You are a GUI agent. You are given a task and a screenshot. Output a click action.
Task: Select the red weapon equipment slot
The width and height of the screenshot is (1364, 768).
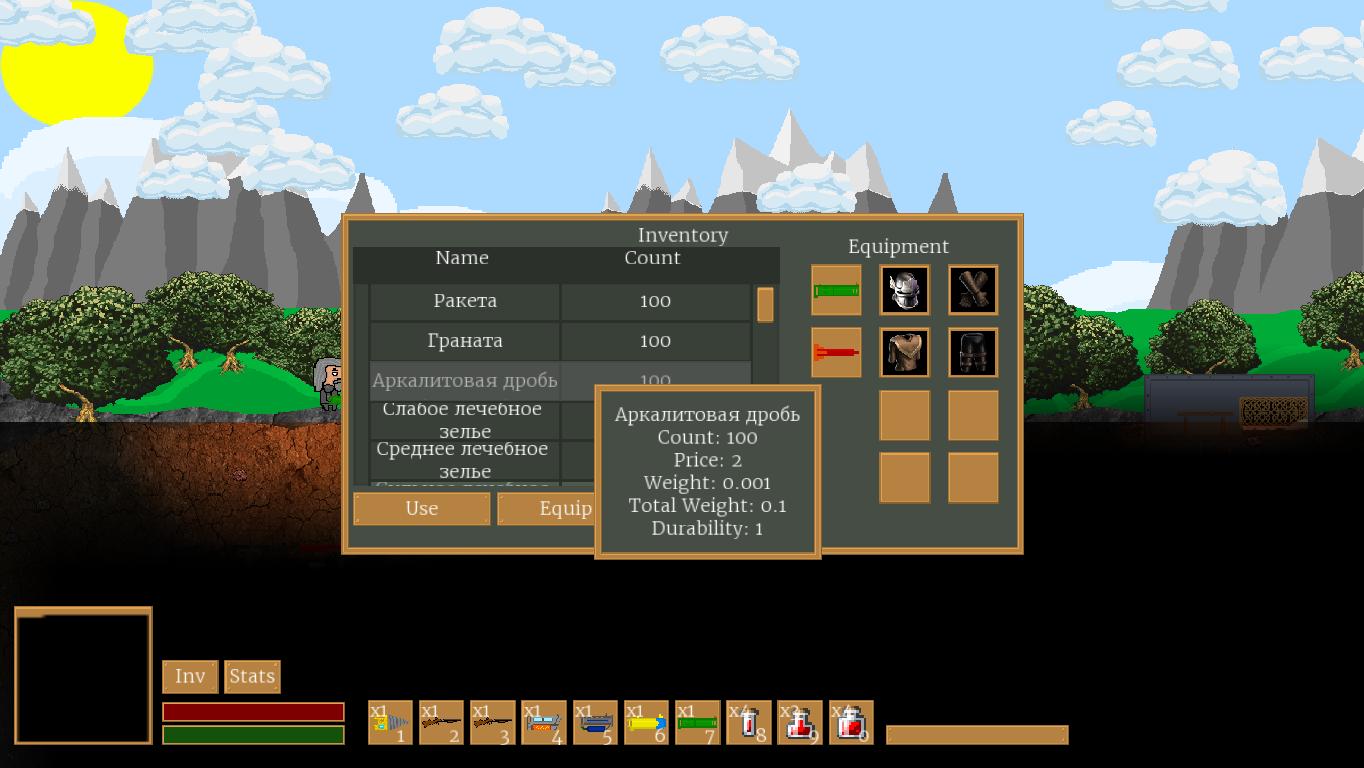coord(836,352)
